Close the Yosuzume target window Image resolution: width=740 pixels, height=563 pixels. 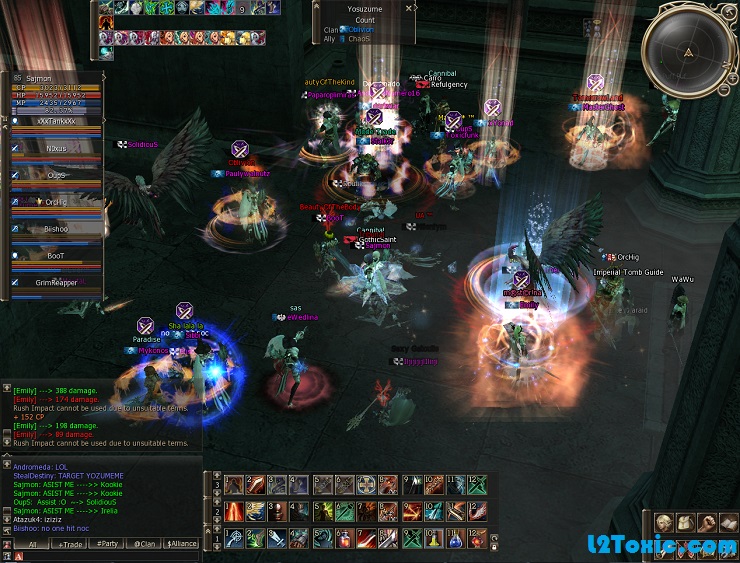point(409,7)
